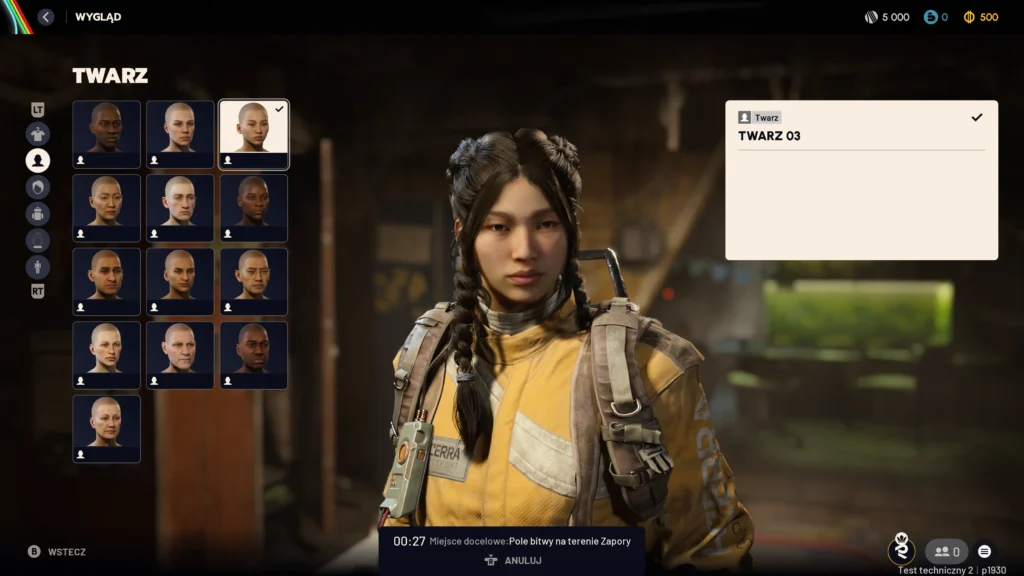
Task: Click the silver currency showing 5 000
Action: (887, 17)
